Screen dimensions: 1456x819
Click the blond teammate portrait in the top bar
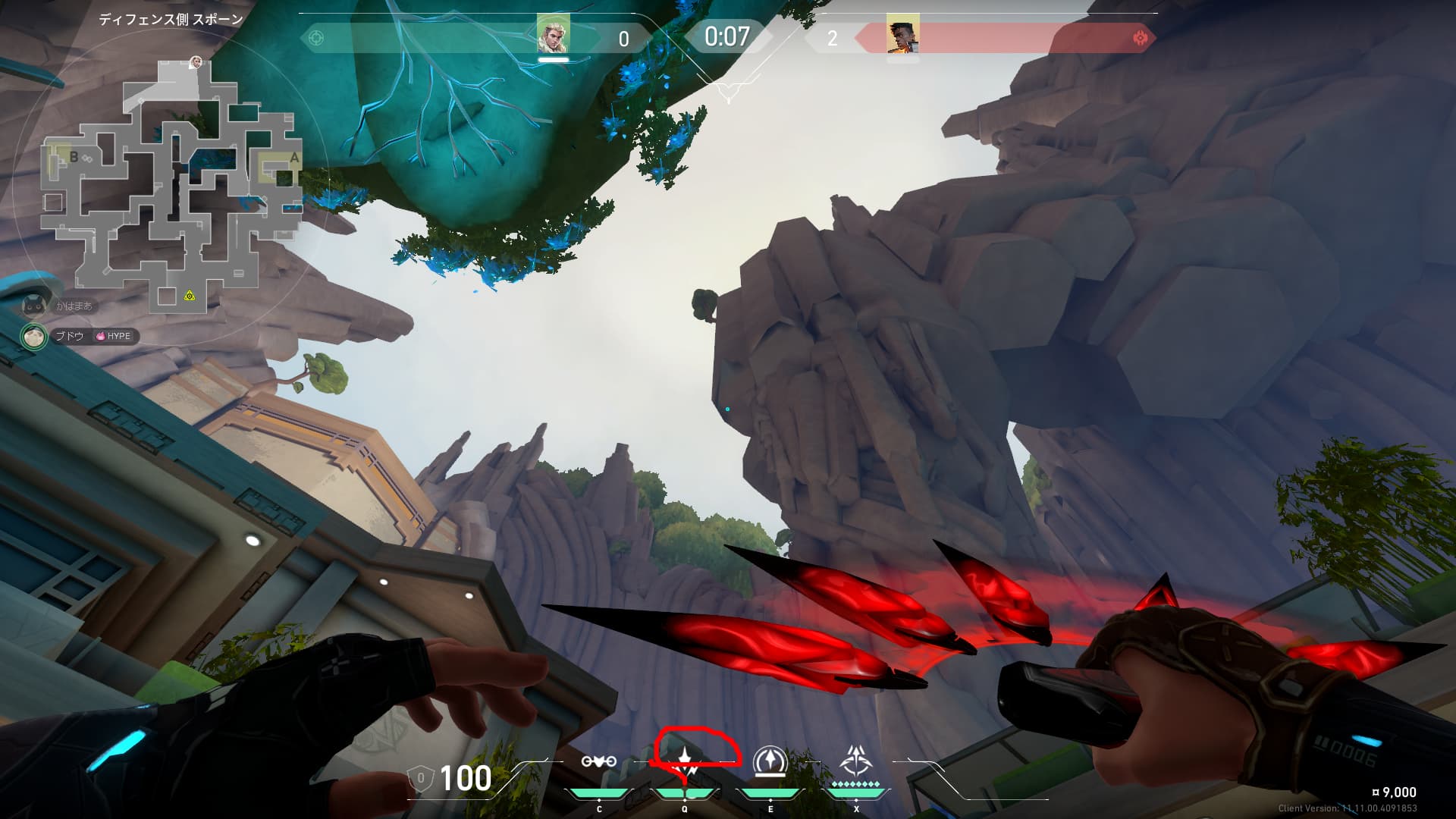click(553, 35)
